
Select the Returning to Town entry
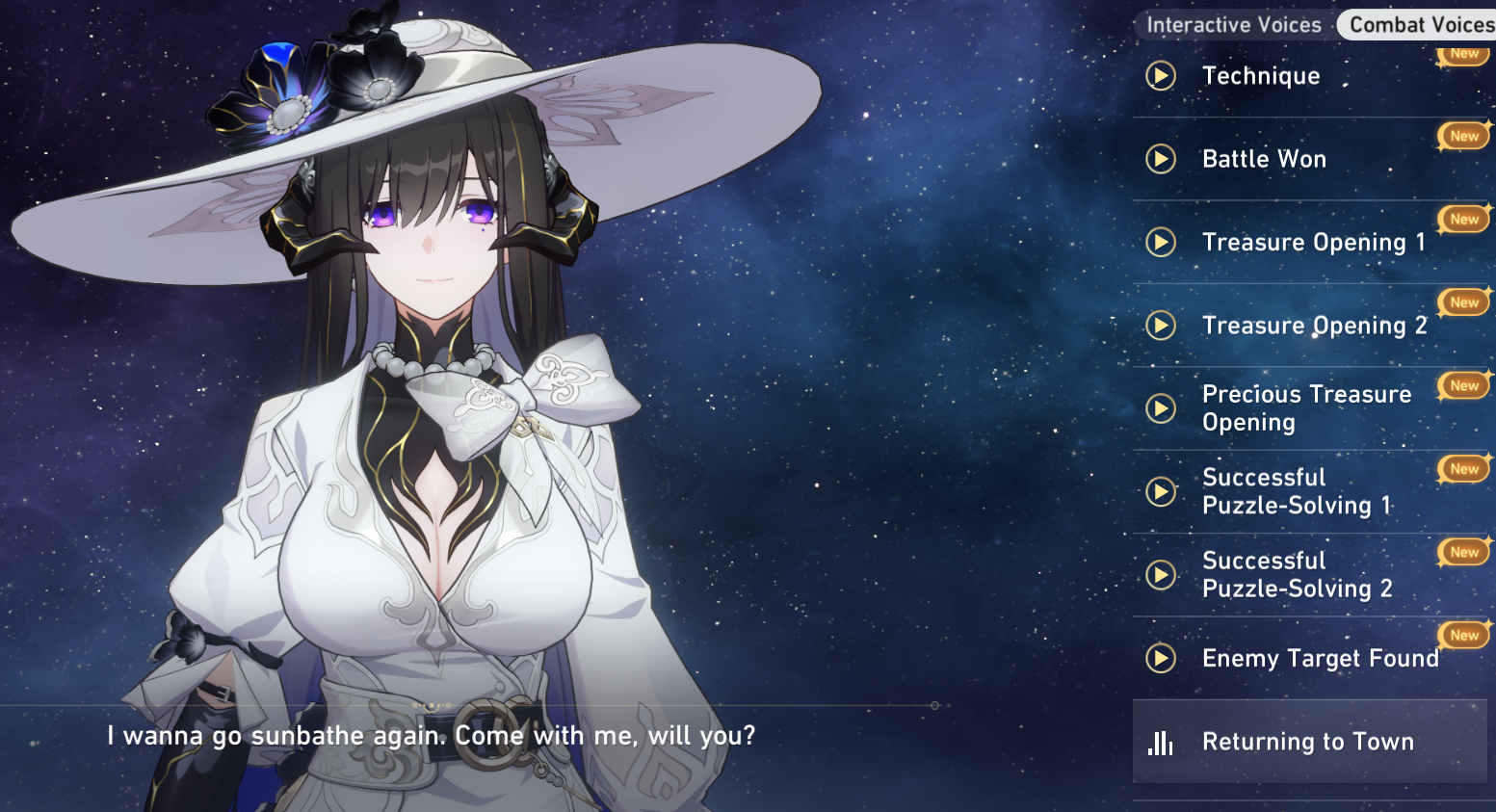1307,742
